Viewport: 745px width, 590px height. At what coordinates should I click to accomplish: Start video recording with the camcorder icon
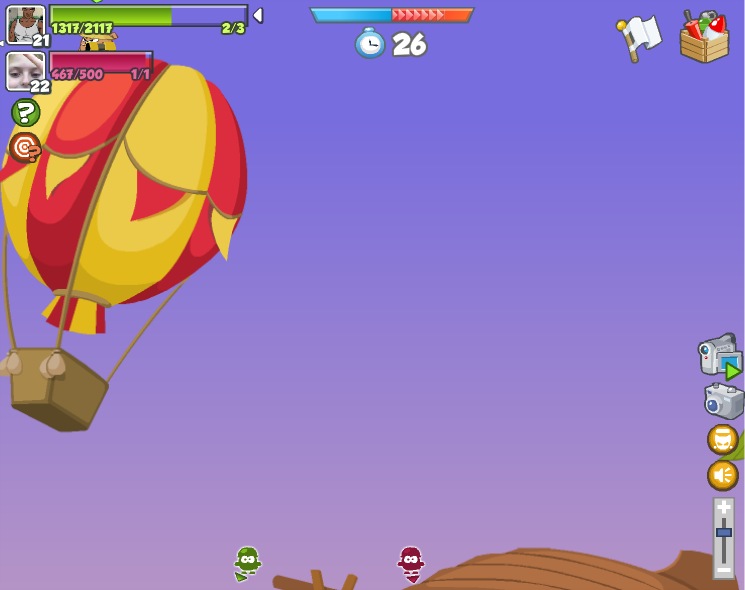(x=718, y=356)
